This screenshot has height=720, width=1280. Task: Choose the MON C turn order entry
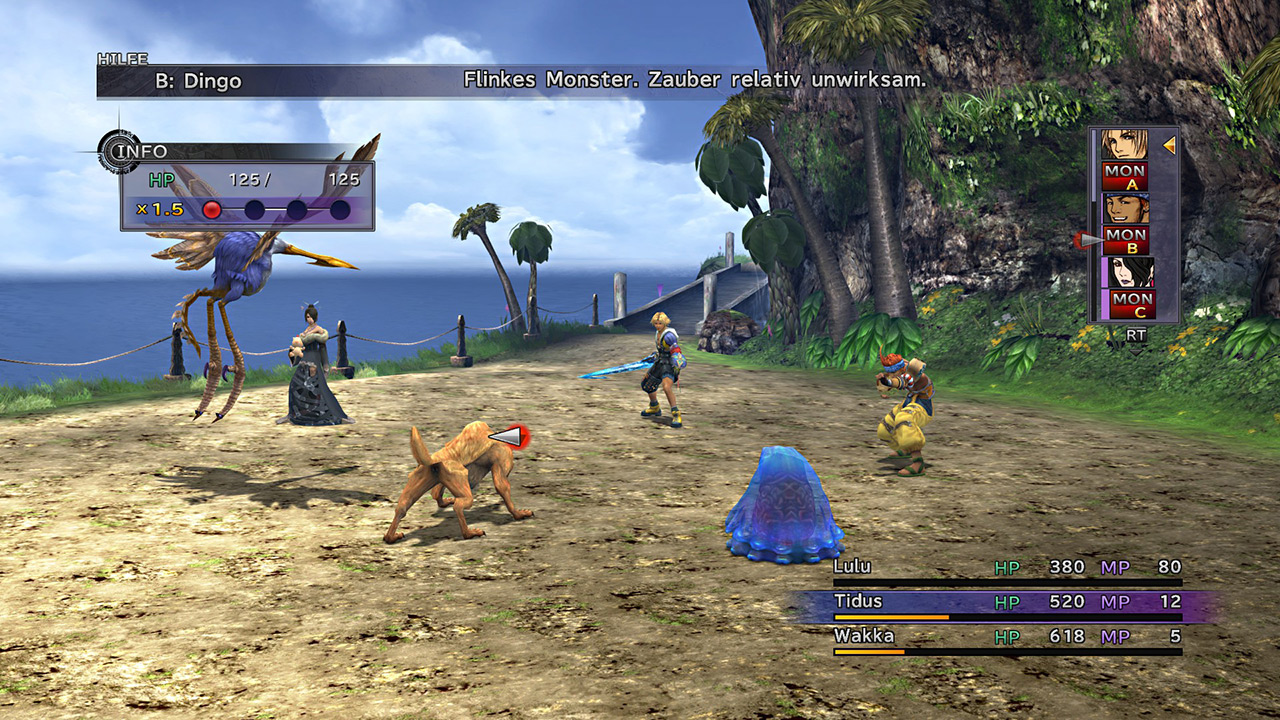1131,304
